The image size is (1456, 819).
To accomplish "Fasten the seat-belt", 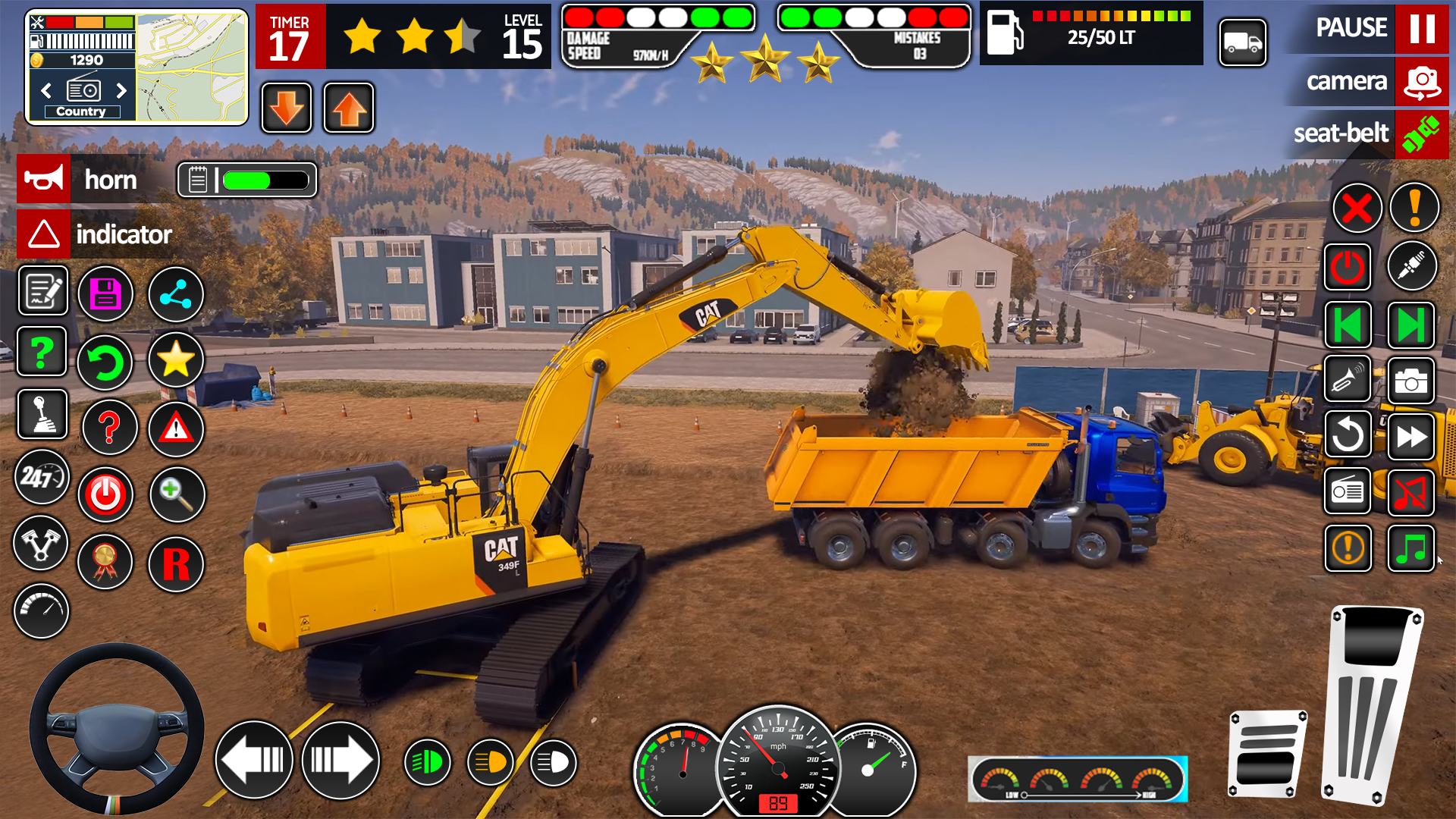I will (x=1421, y=134).
